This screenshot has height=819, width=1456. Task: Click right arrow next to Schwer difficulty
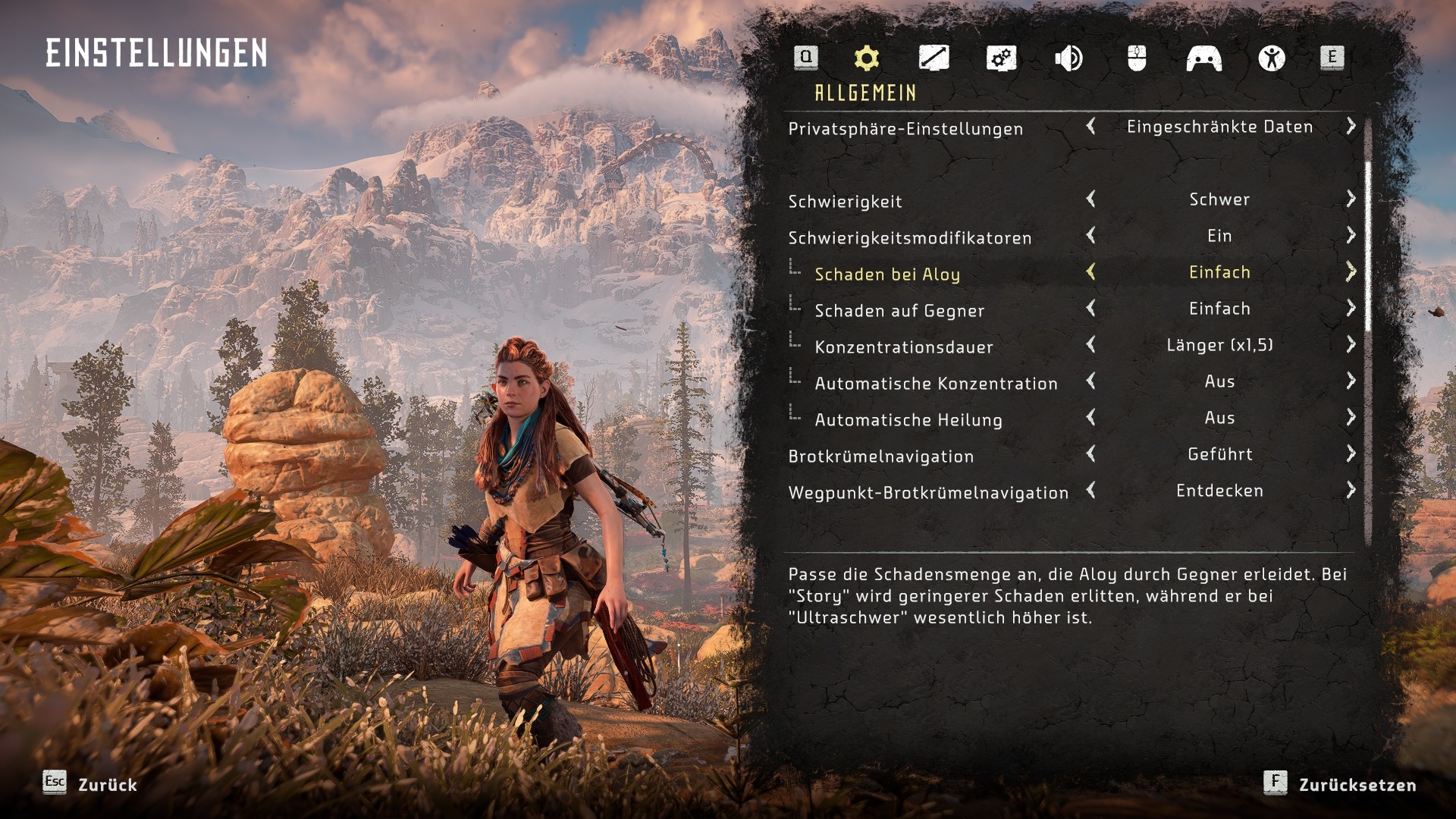(x=1351, y=199)
